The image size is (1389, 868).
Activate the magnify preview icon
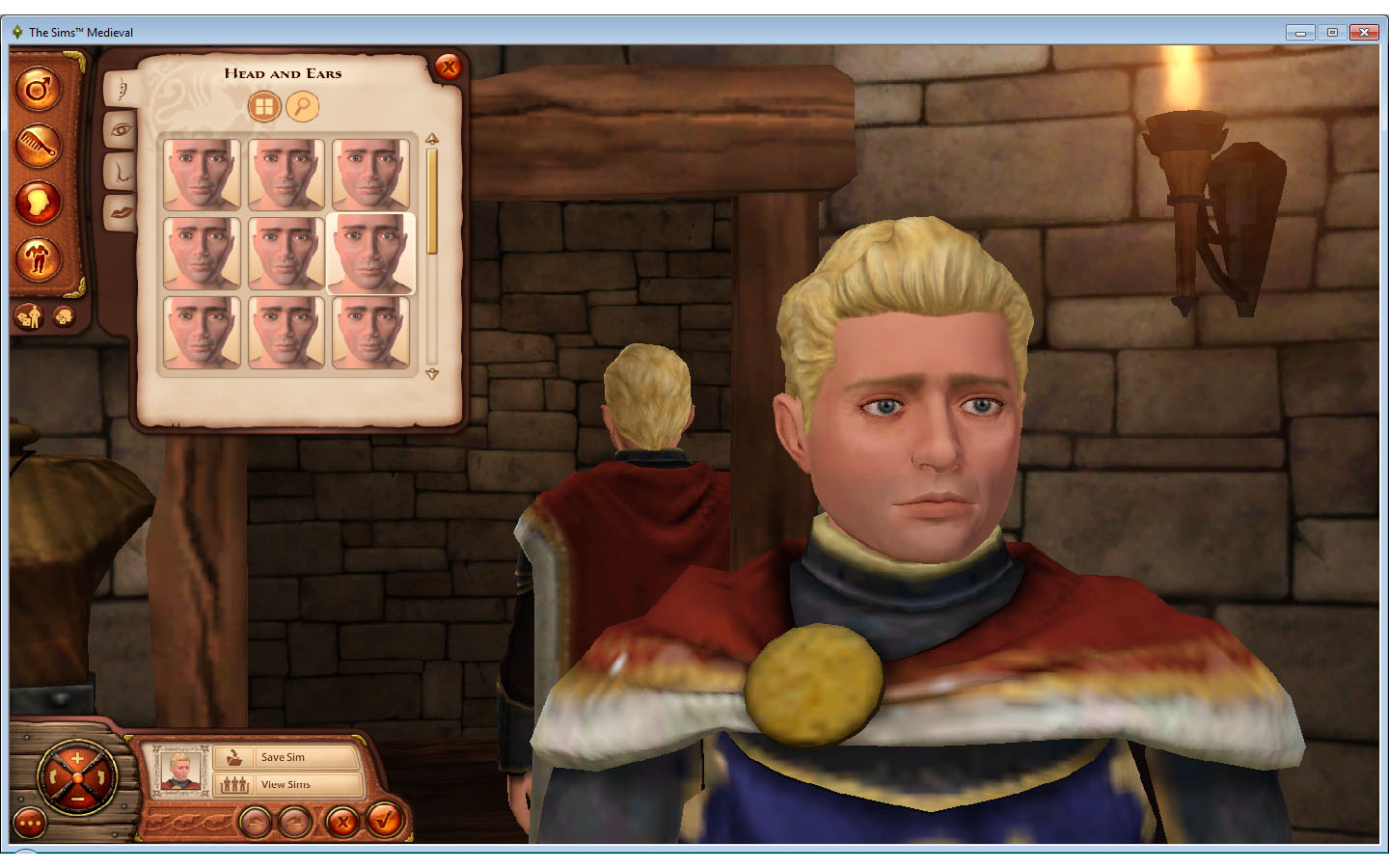tap(301, 106)
